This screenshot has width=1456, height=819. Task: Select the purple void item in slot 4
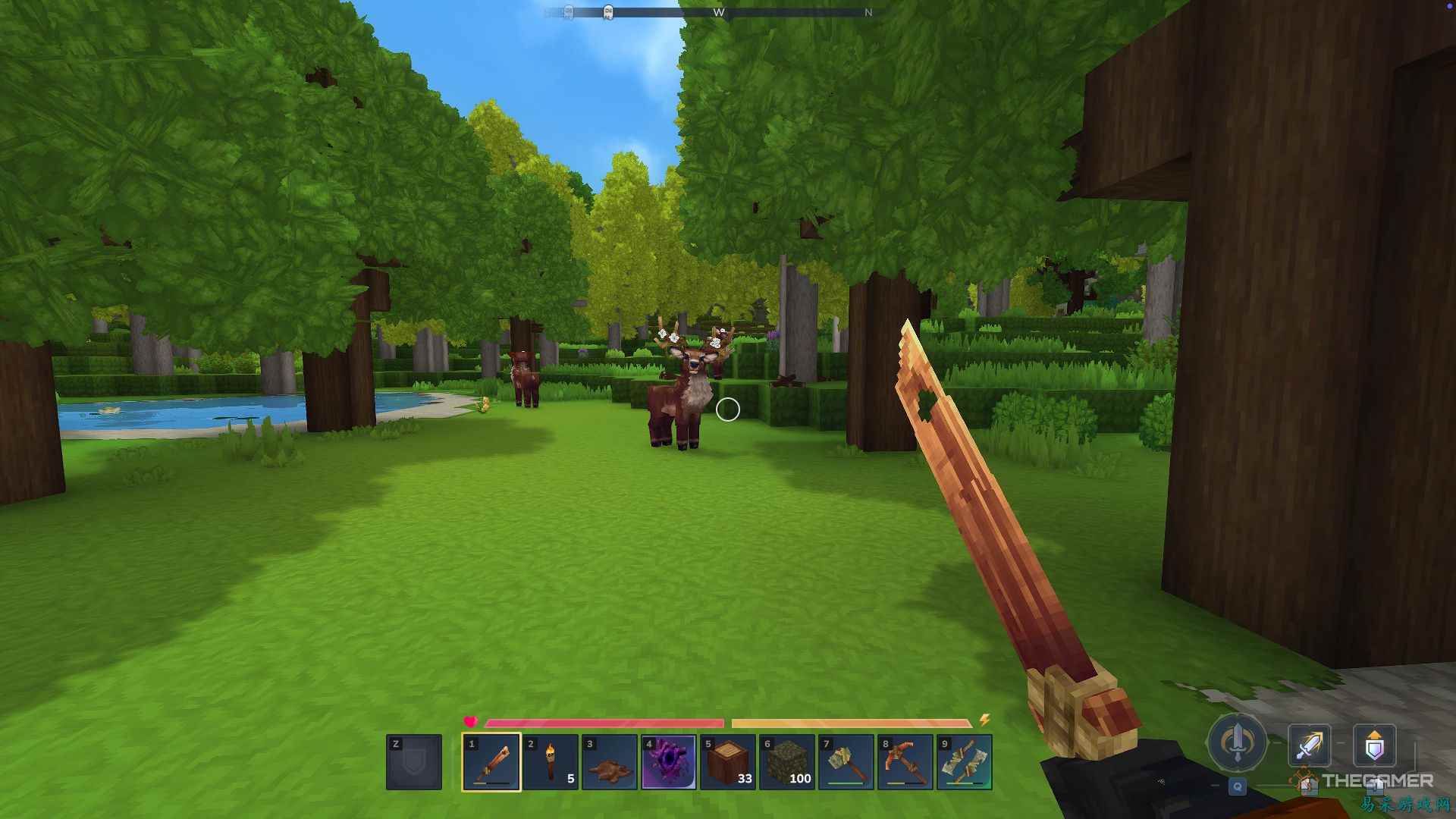[x=667, y=762]
